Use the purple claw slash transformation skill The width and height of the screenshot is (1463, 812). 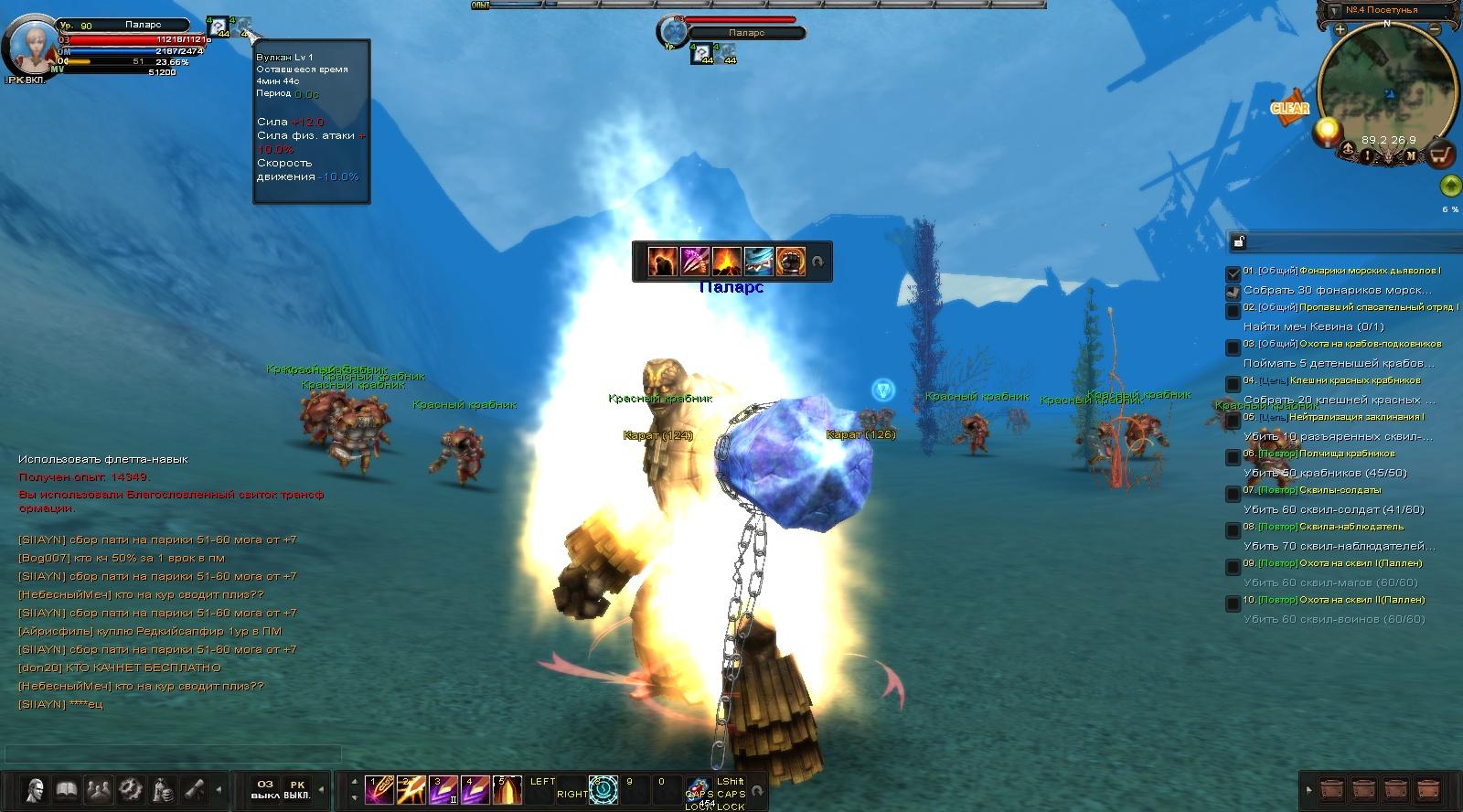695,262
